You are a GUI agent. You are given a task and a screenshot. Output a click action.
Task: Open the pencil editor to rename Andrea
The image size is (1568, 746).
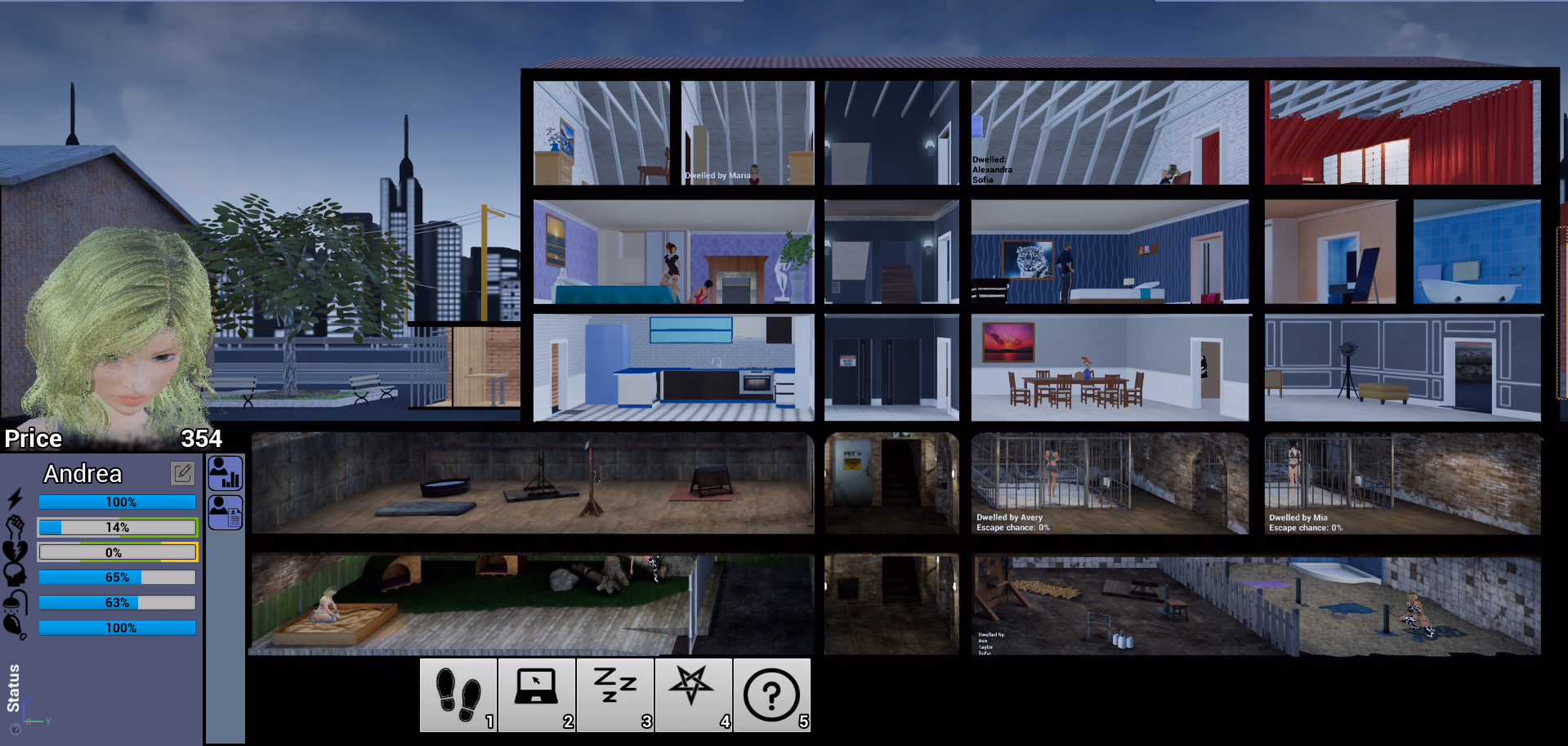click(181, 475)
